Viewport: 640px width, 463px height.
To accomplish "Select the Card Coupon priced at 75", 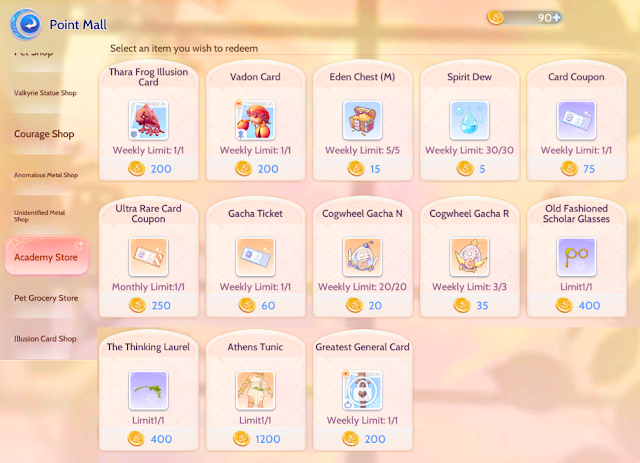I will (576, 120).
